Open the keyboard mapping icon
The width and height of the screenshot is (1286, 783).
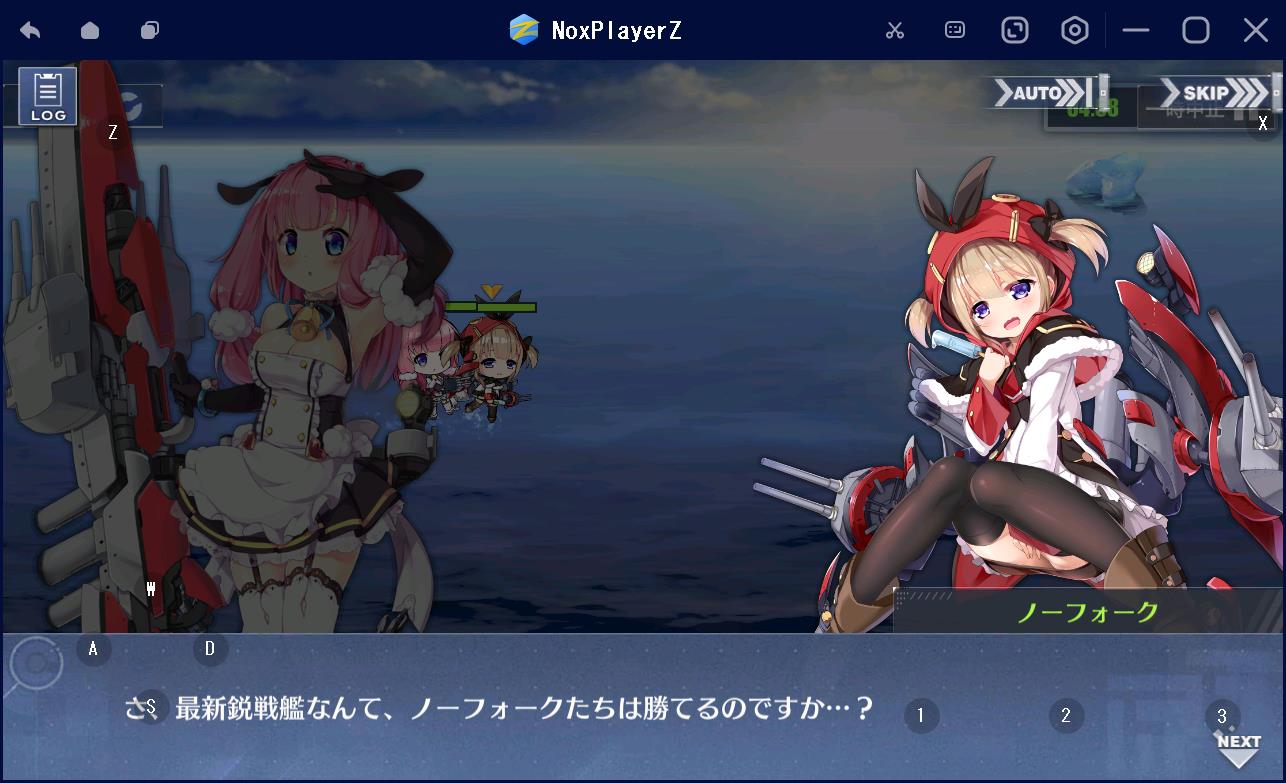tap(954, 30)
